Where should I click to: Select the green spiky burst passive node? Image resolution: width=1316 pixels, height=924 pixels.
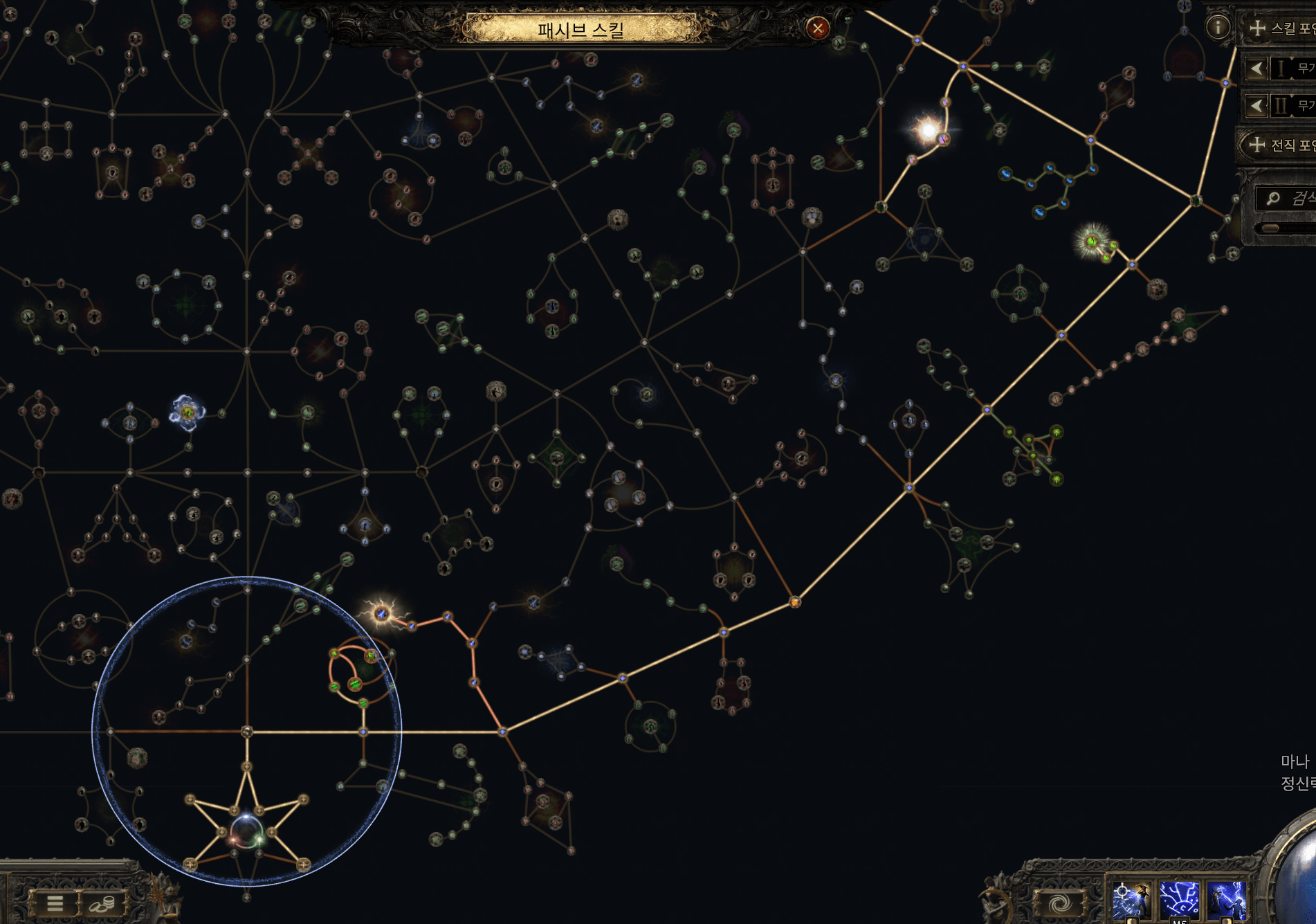coord(1092,242)
